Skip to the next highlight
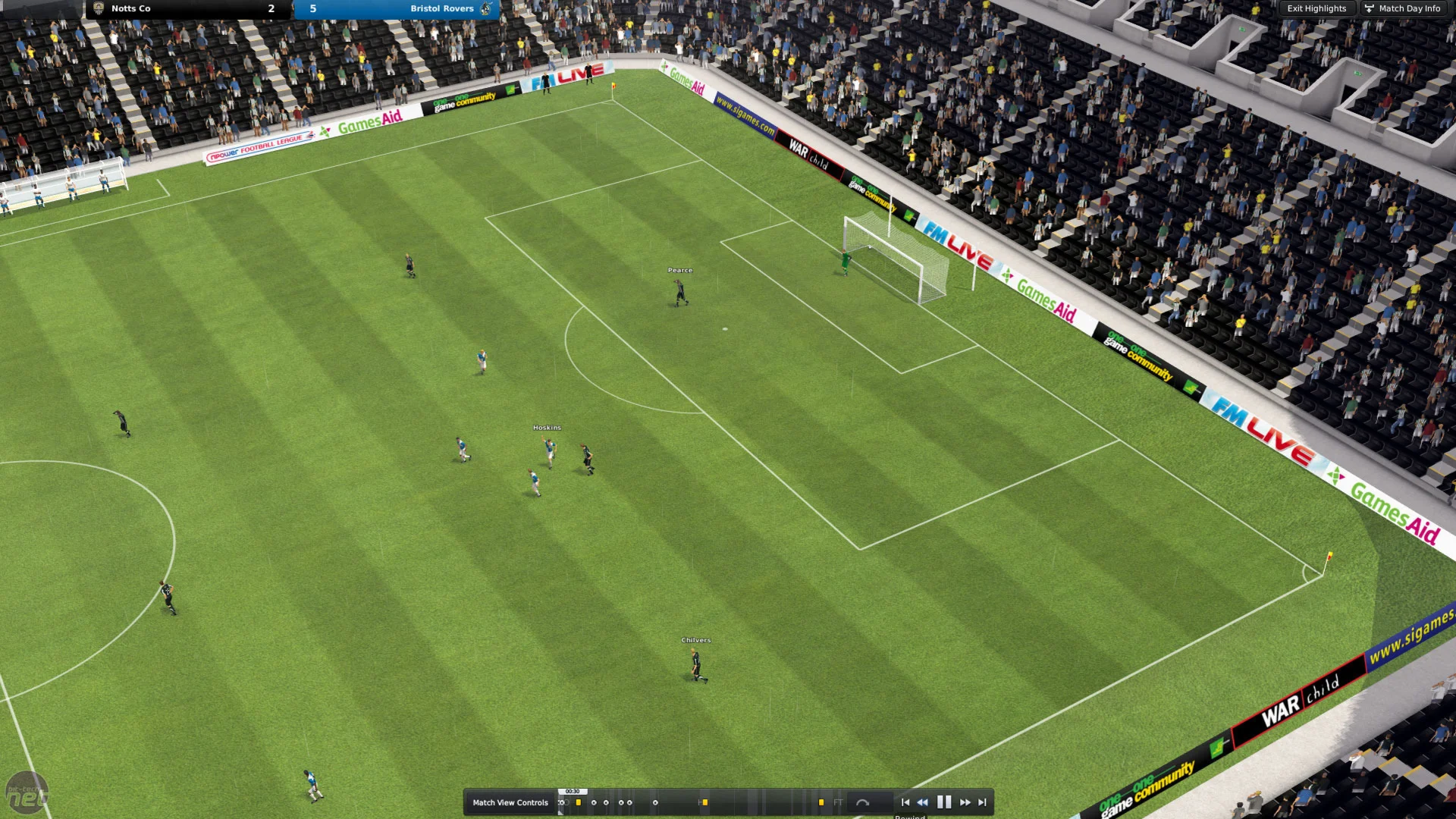Screen dimensions: 1456x819 pyautogui.click(x=982, y=802)
